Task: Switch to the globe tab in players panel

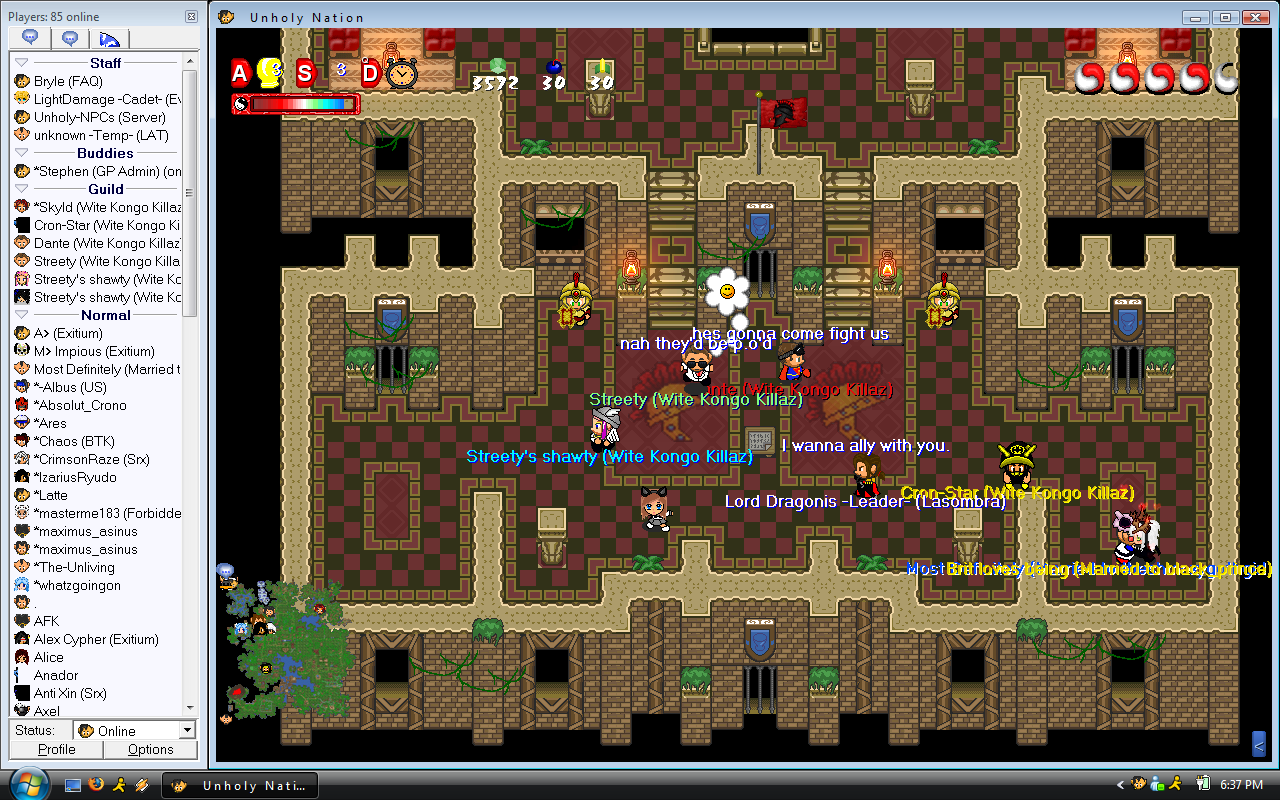Action: pyautogui.click(x=108, y=39)
